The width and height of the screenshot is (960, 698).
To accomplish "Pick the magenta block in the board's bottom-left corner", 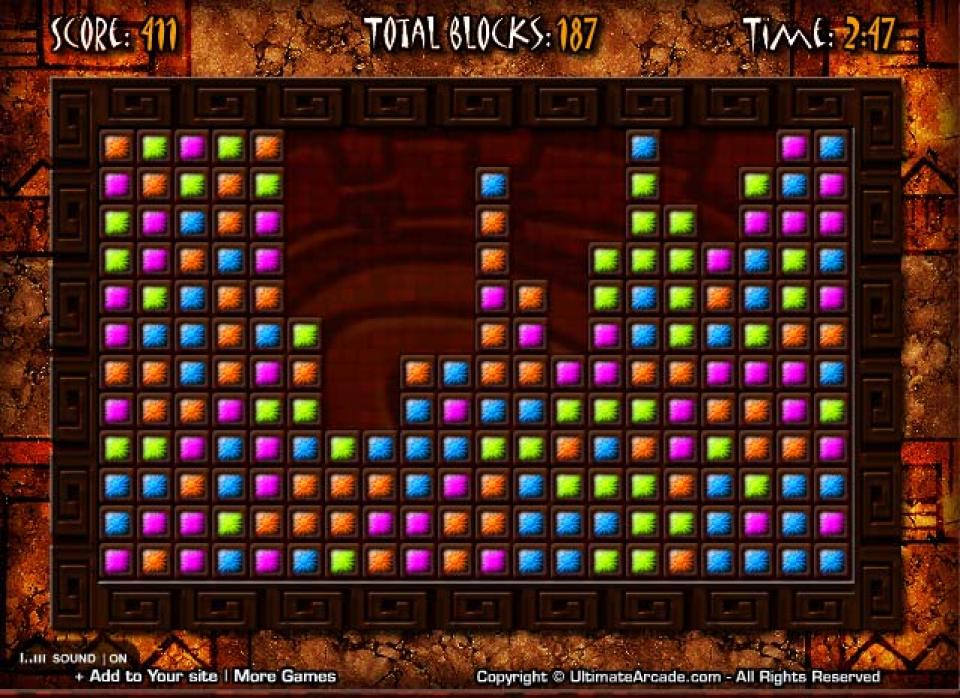I will (117, 560).
